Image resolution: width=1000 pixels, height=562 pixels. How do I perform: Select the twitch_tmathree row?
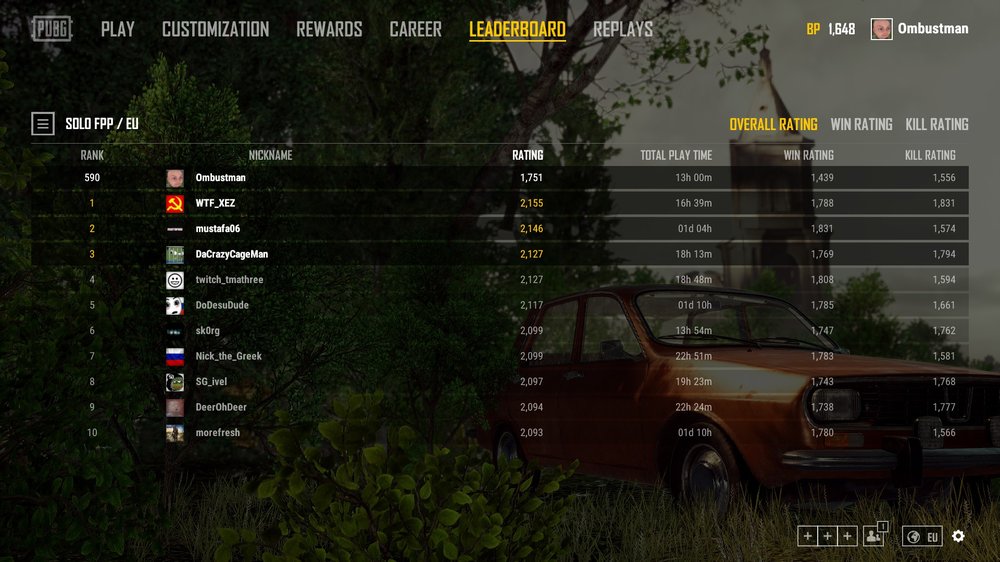pyautogui.click(x=229, y=280)
